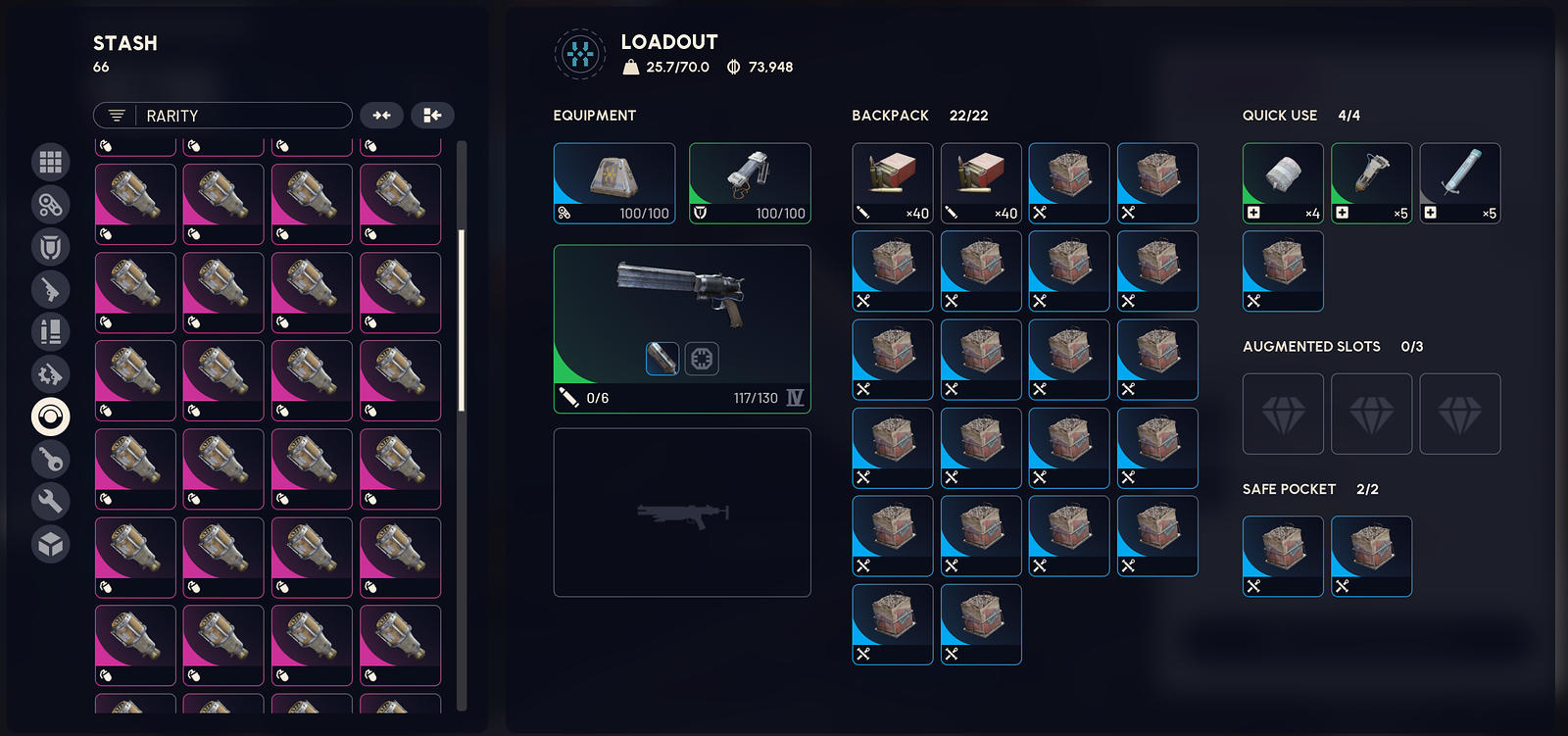Screen dimensions: 1568x736
Task: Select the crate in the quick use slots
Action: 1283,271
